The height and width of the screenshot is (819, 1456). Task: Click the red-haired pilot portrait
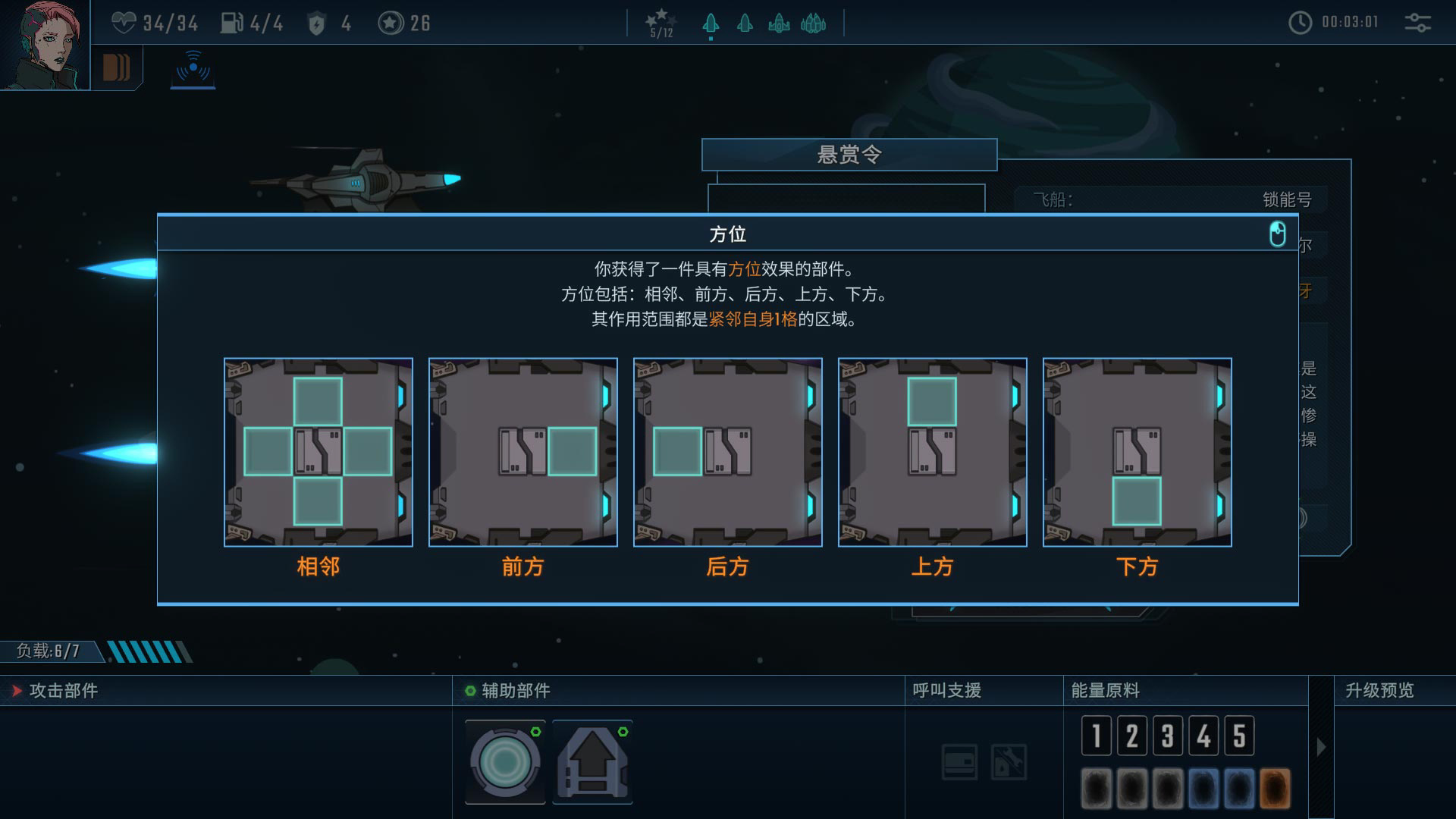44,44
